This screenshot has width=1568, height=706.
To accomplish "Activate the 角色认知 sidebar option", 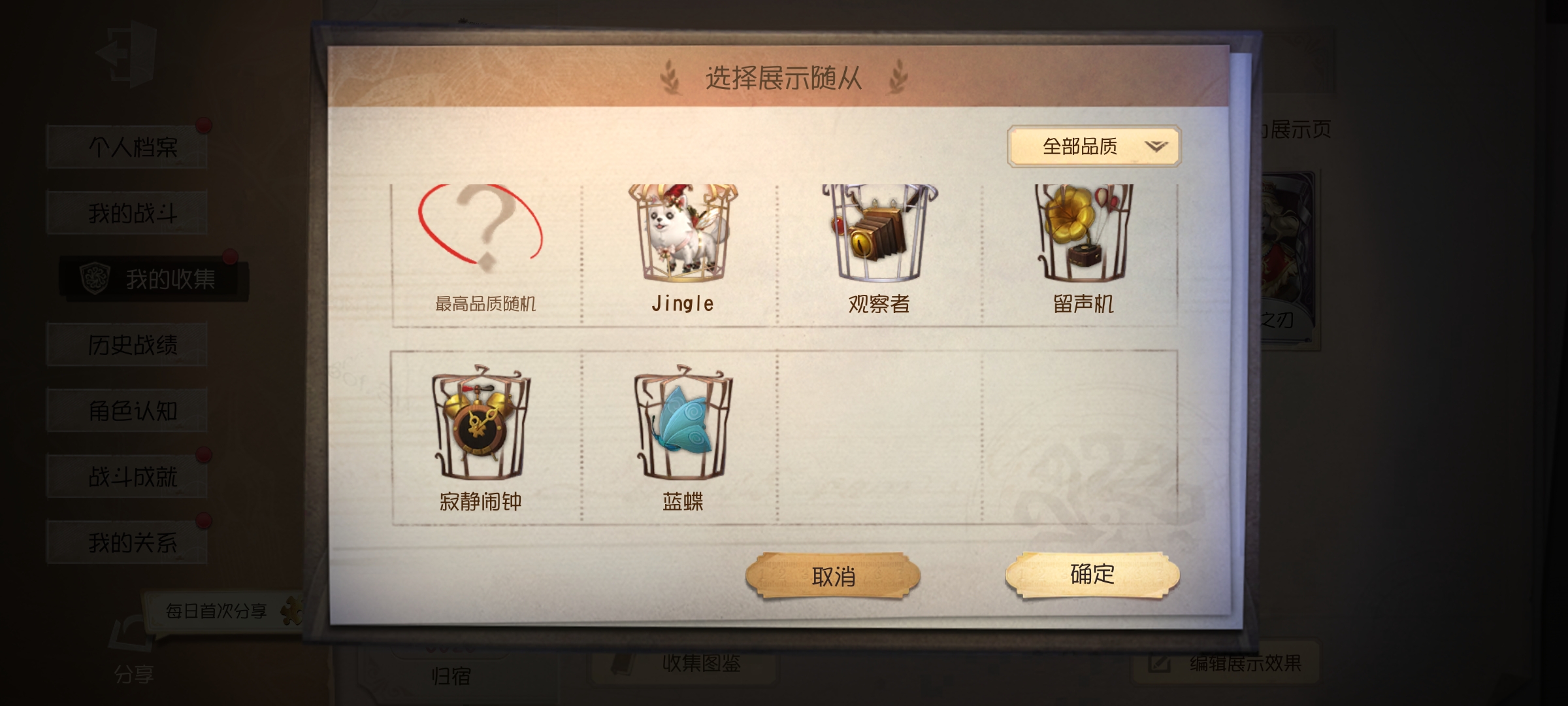I will pyautogui.click(x=127, y=409).
